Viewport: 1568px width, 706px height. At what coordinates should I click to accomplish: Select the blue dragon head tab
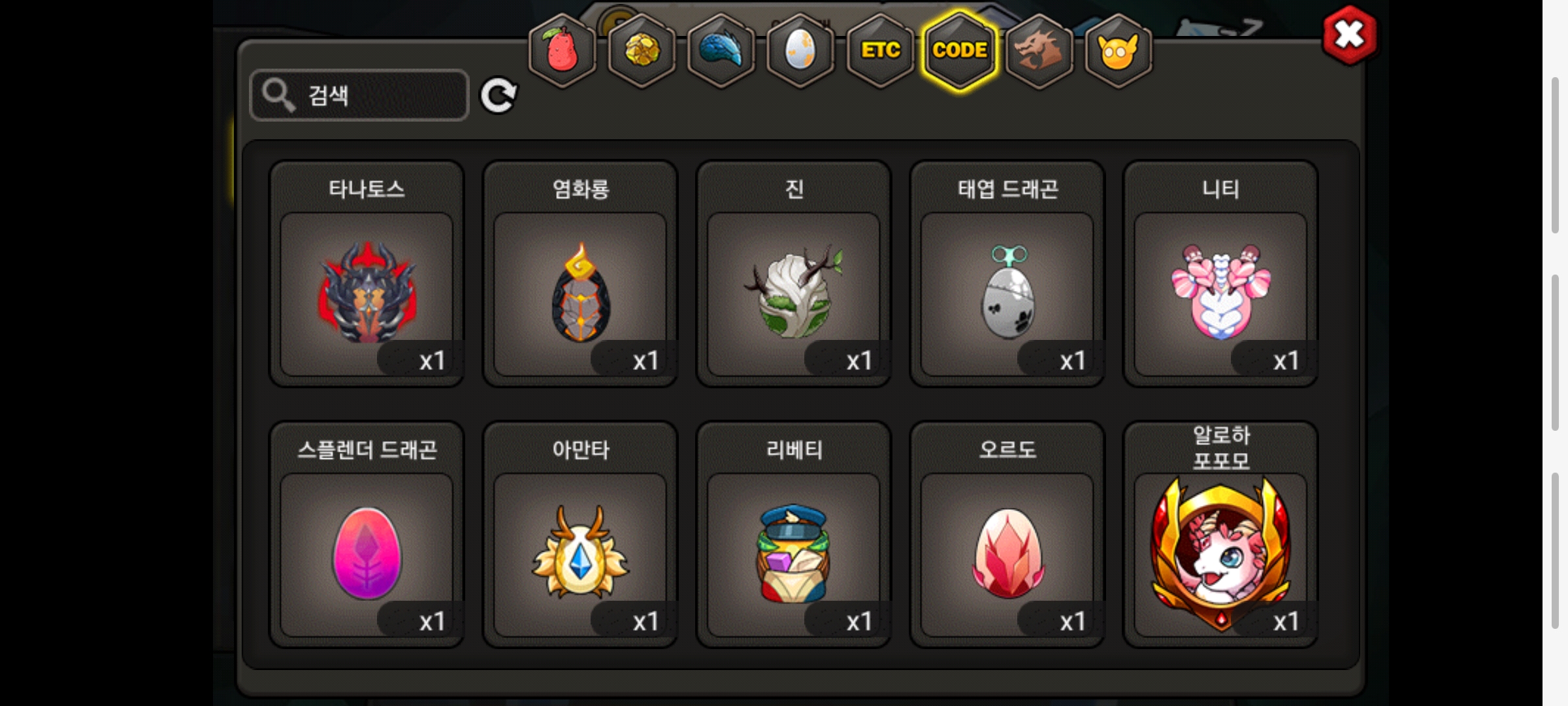(721, 50)
